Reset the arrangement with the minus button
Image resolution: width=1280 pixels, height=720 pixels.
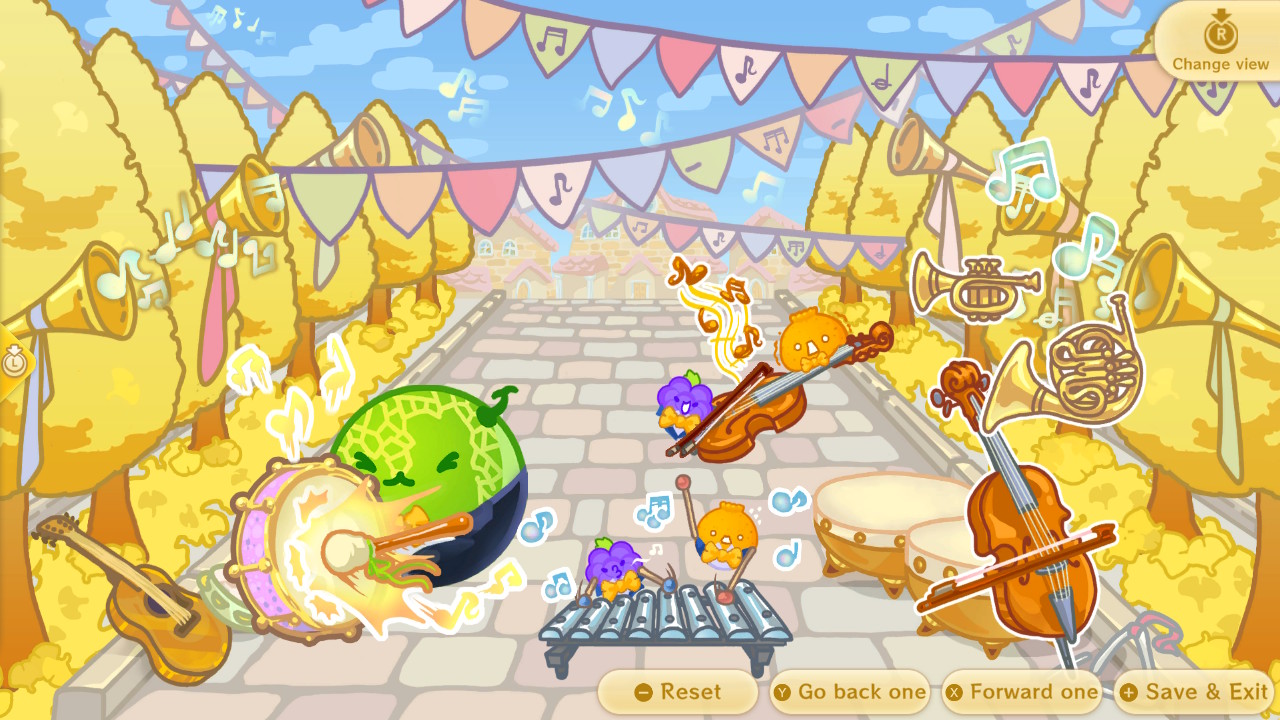(678, 691)
